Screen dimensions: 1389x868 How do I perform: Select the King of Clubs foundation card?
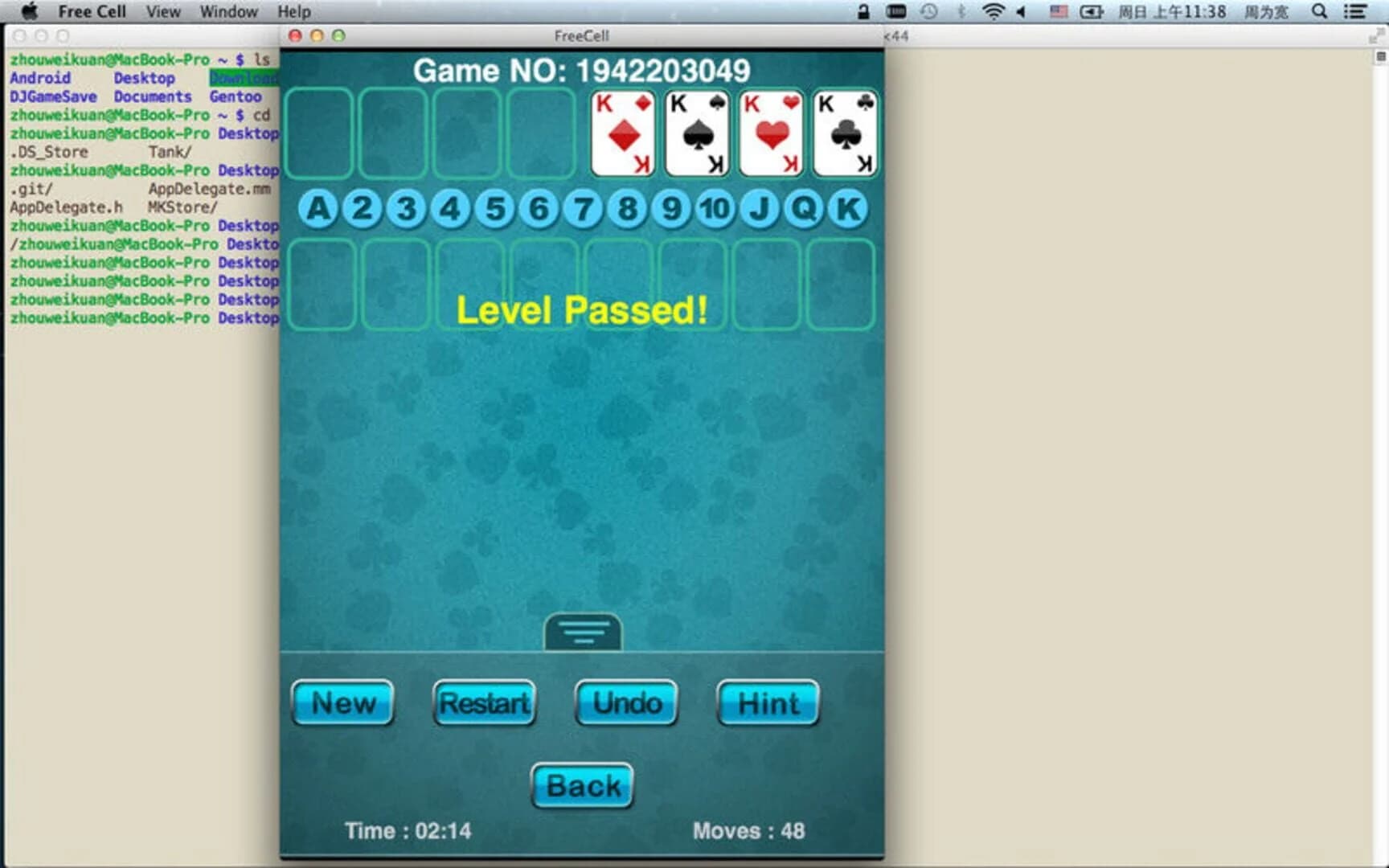(x=844, y=133)
